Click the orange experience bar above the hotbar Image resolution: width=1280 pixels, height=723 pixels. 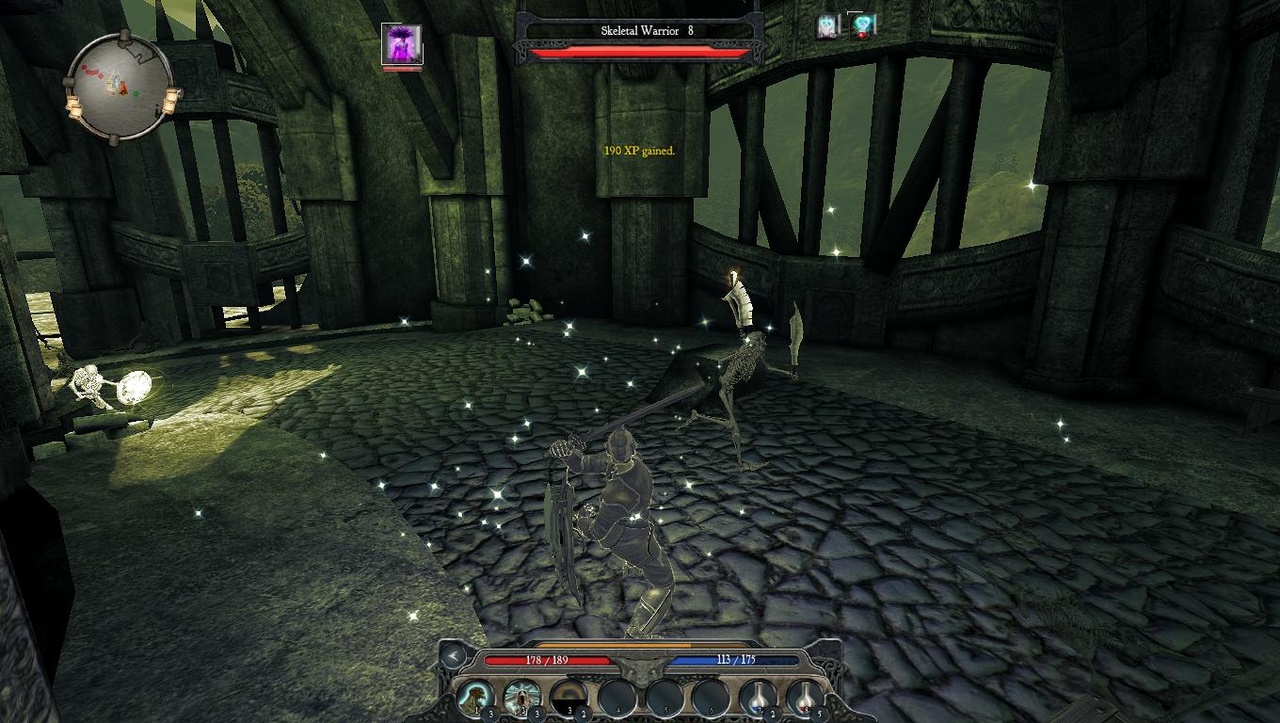pos(615,644)
